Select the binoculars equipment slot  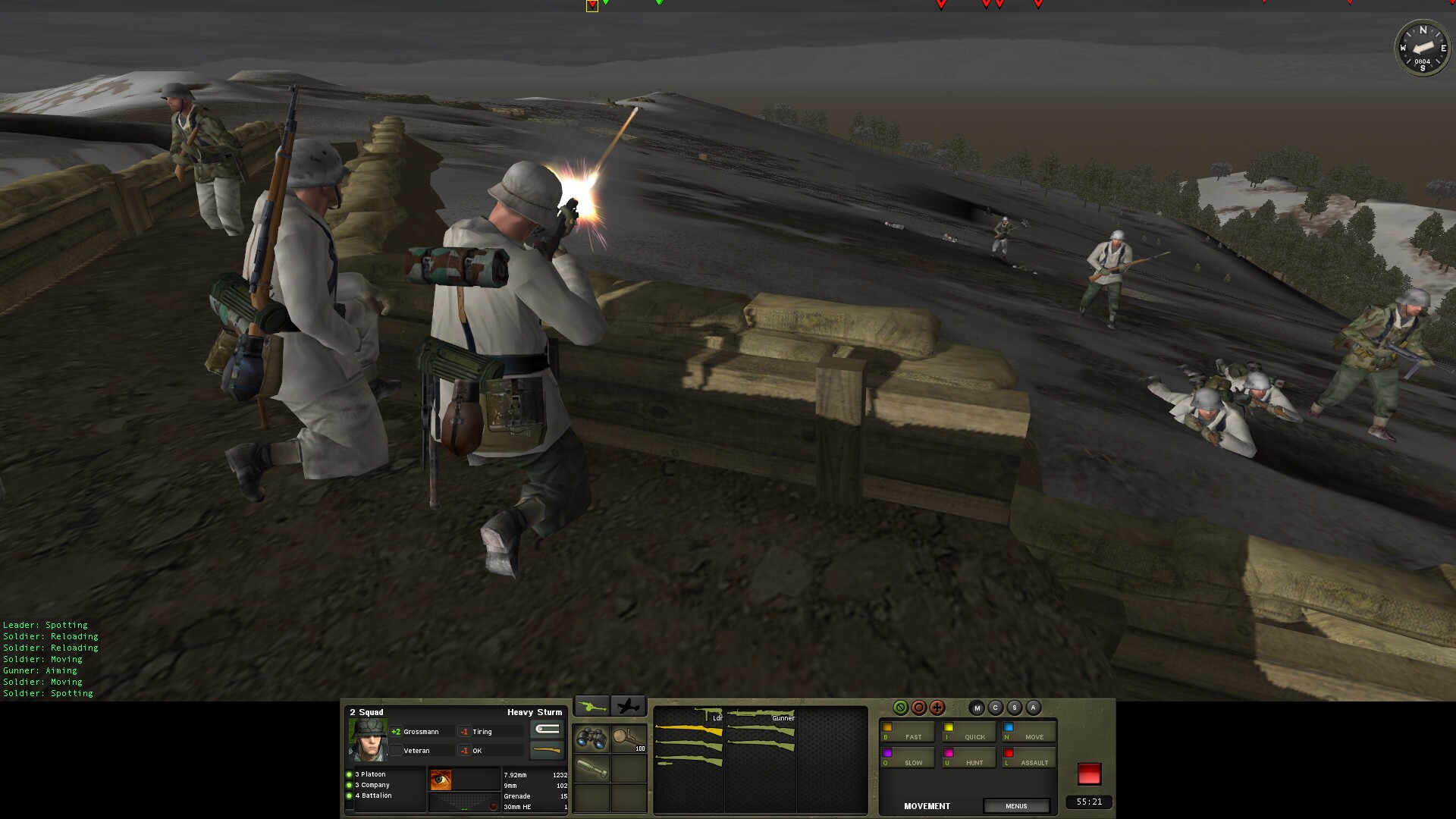591,739
